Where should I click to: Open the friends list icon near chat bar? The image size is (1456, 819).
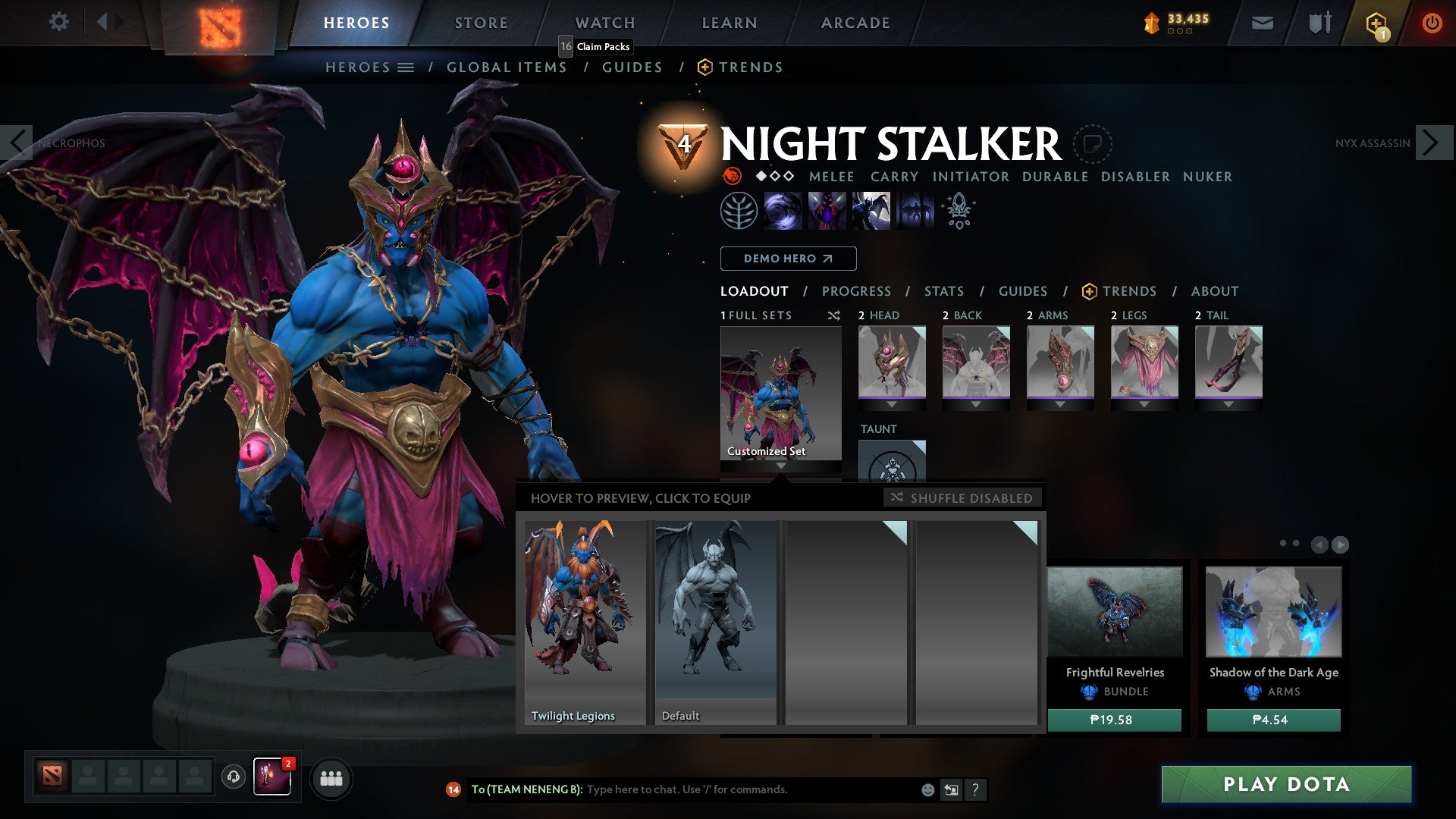point(331,778)
